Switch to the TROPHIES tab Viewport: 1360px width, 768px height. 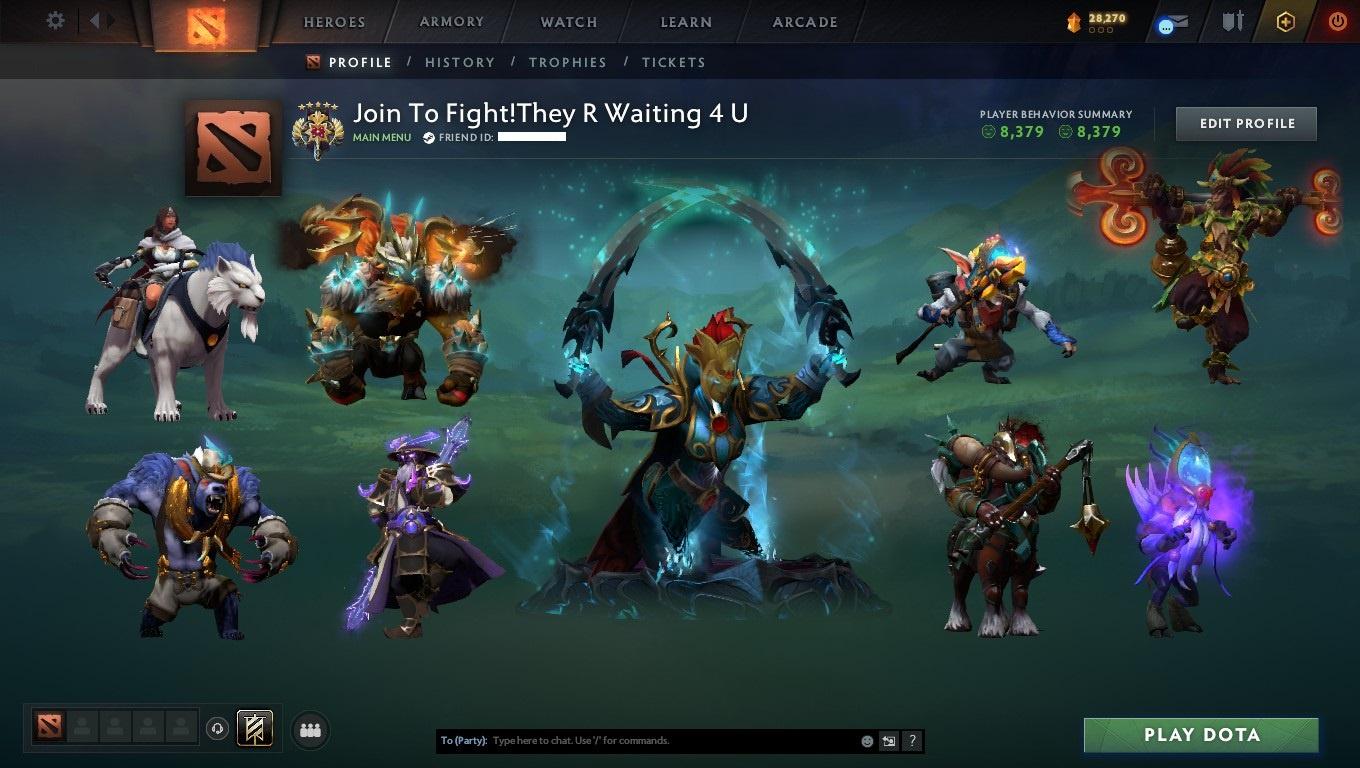[x=568, y=62]
